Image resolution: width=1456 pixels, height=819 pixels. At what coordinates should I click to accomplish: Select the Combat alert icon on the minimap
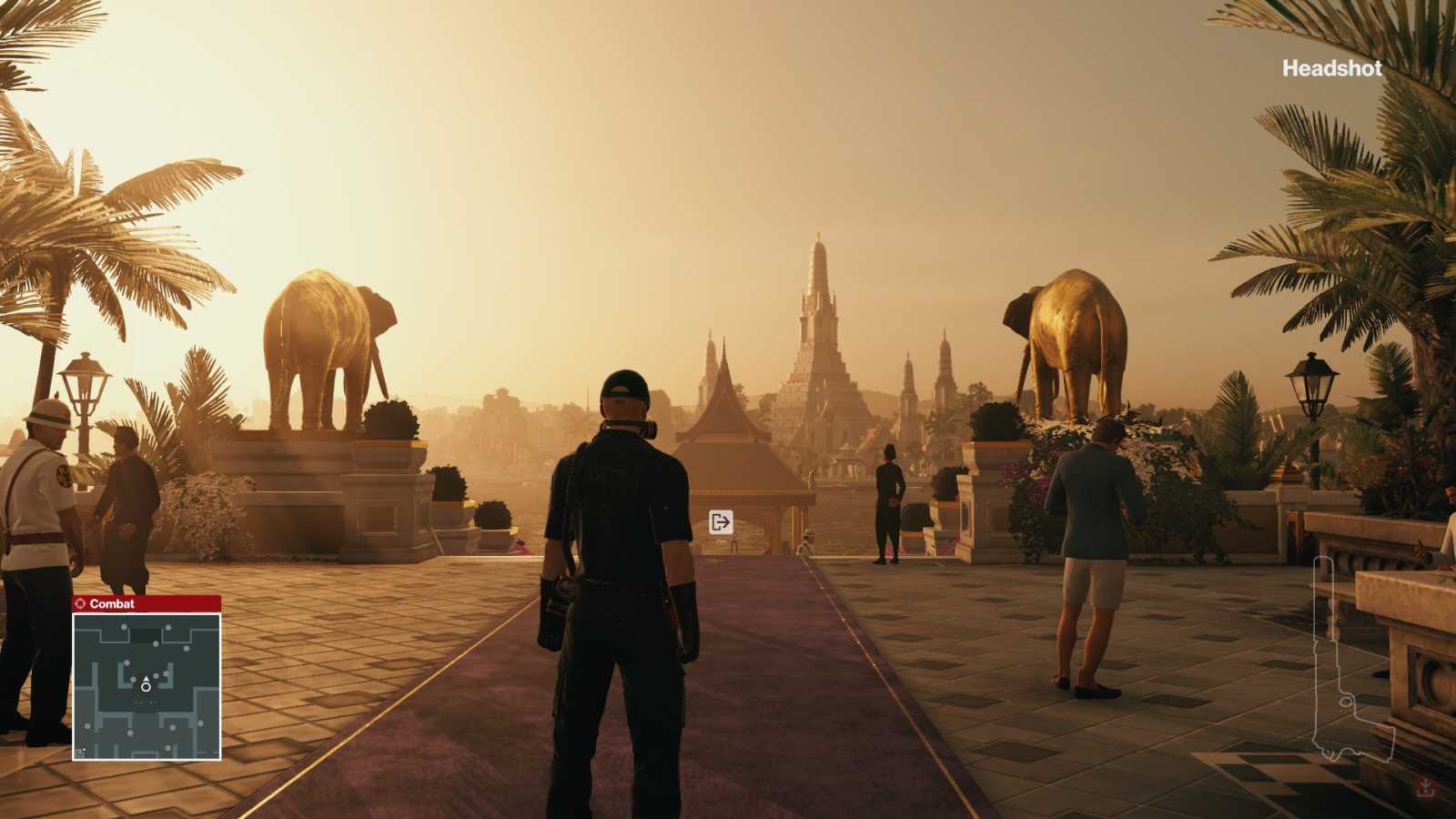81,603
